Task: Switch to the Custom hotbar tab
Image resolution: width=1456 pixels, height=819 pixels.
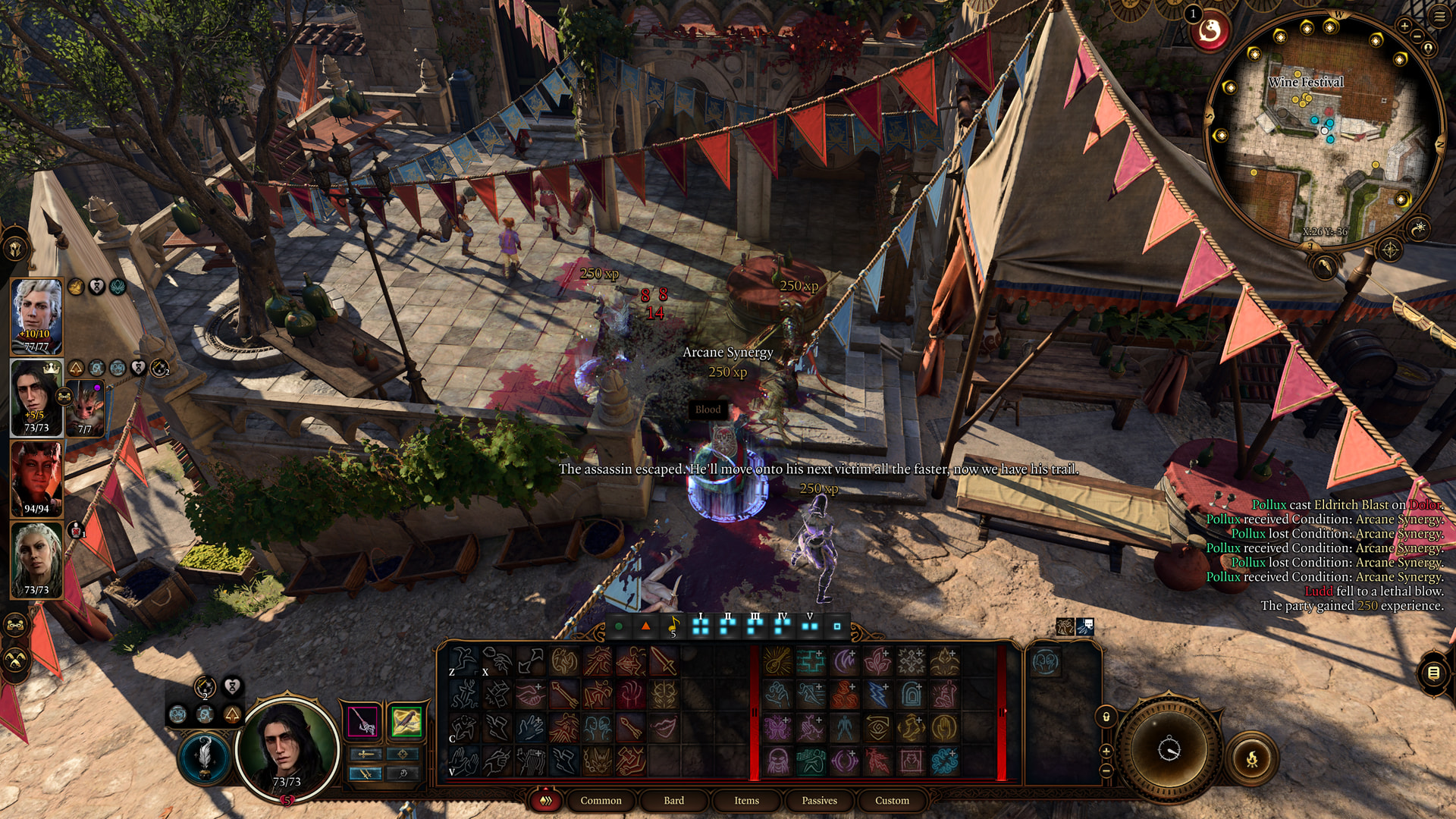Action: 892,800
